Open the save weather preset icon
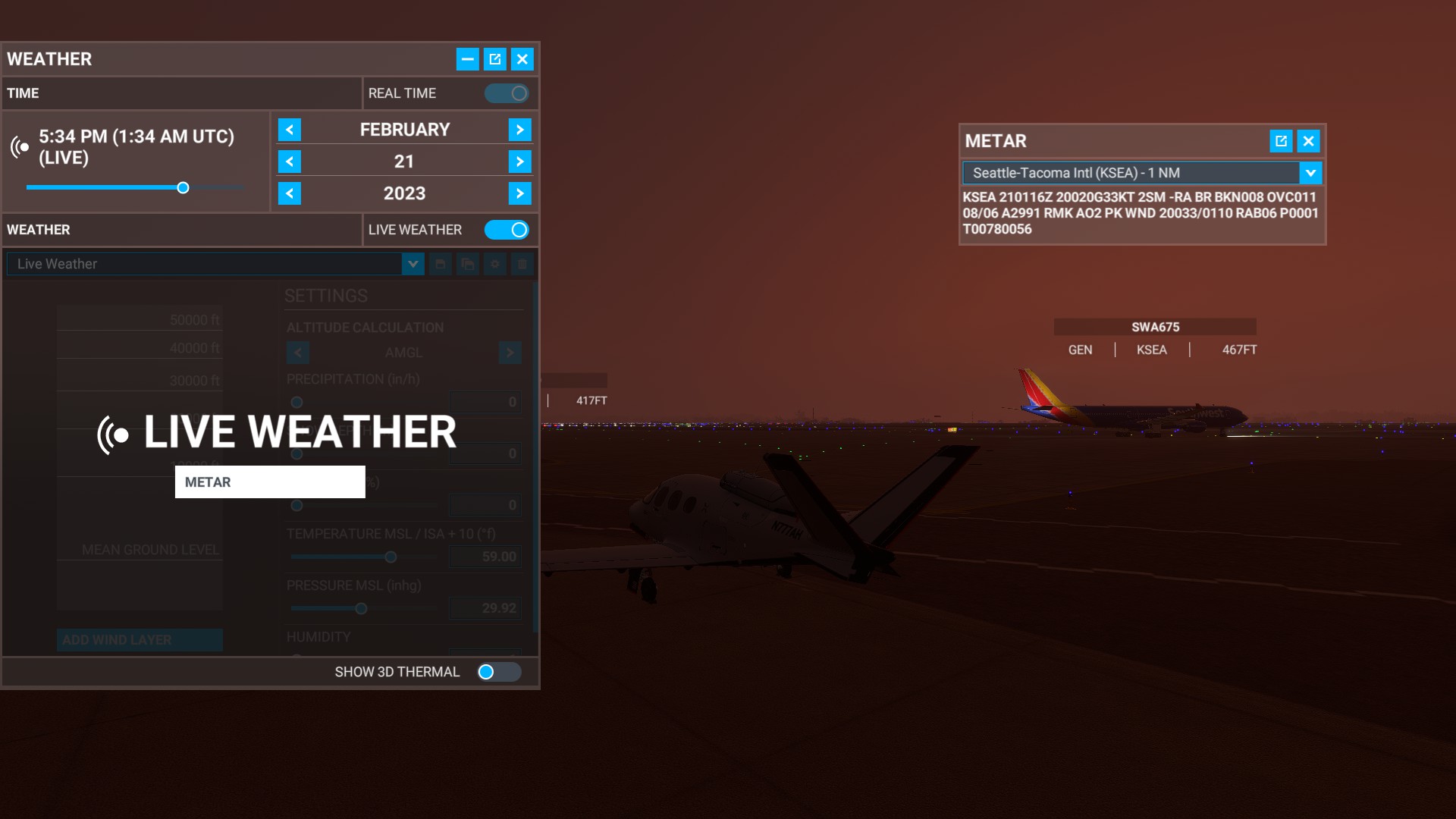Image resolution: width=1456 pixels, height=819 pixels. click(441, 264)
